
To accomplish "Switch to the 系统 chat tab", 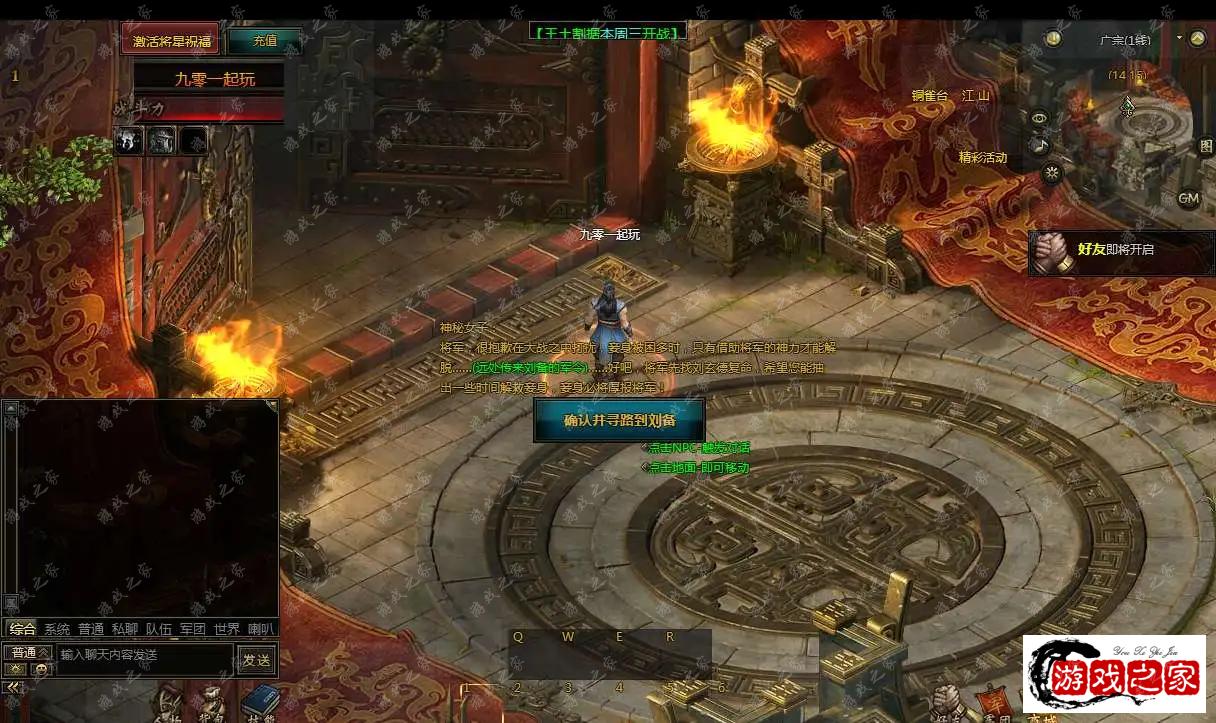I will (57, 629).
